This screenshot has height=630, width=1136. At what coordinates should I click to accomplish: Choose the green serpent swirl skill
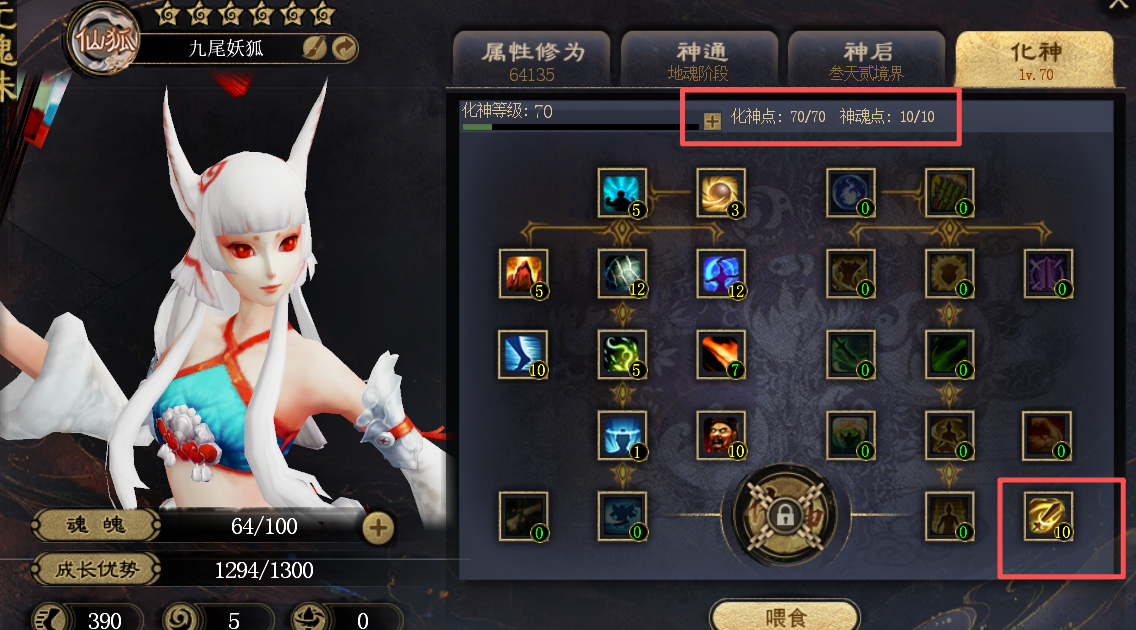(622, 355)
